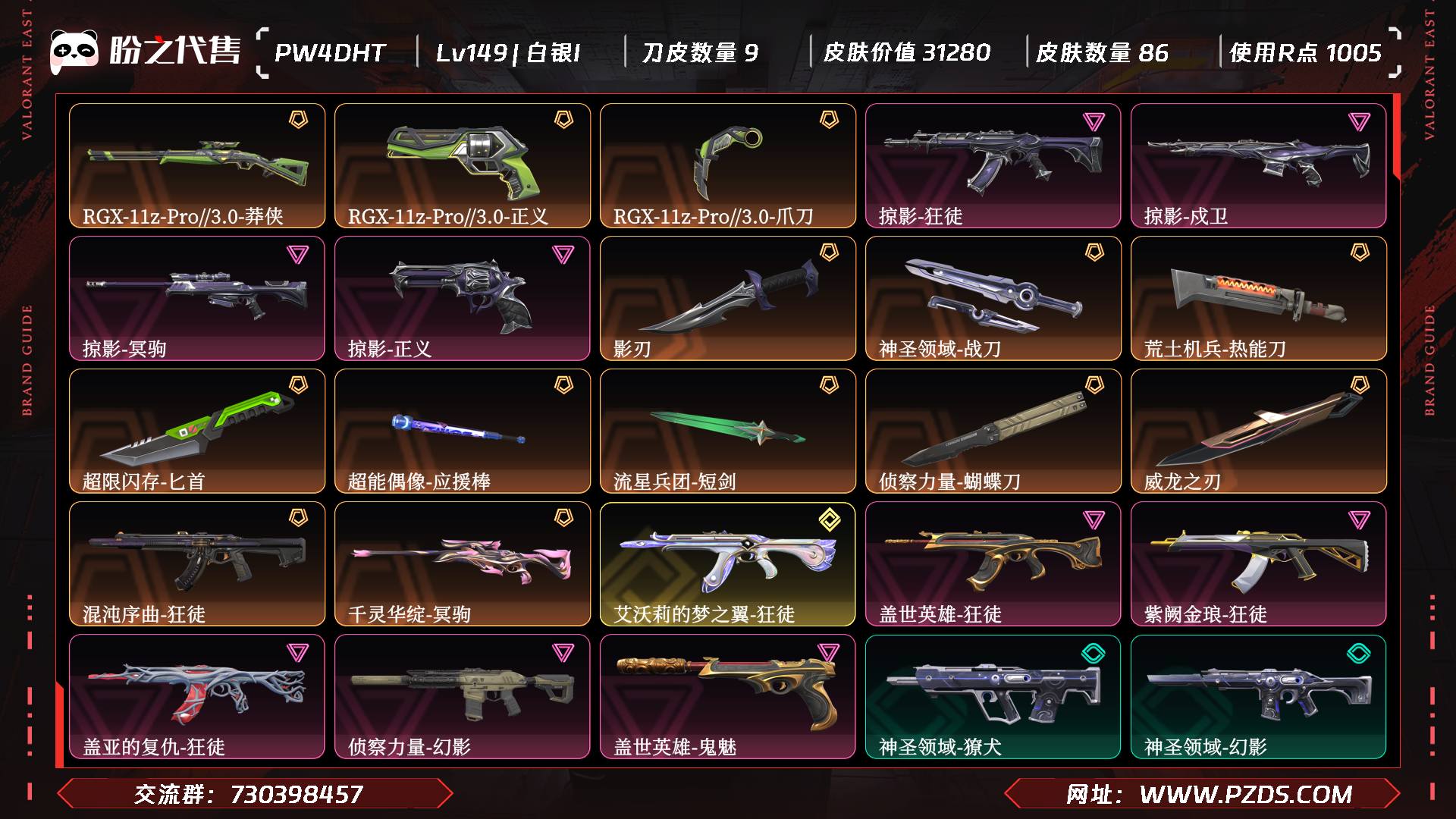1456x819 pixels.
Task: Open the 神圣领域-战刀 blade tile
Action: click(x=993, y=298)
